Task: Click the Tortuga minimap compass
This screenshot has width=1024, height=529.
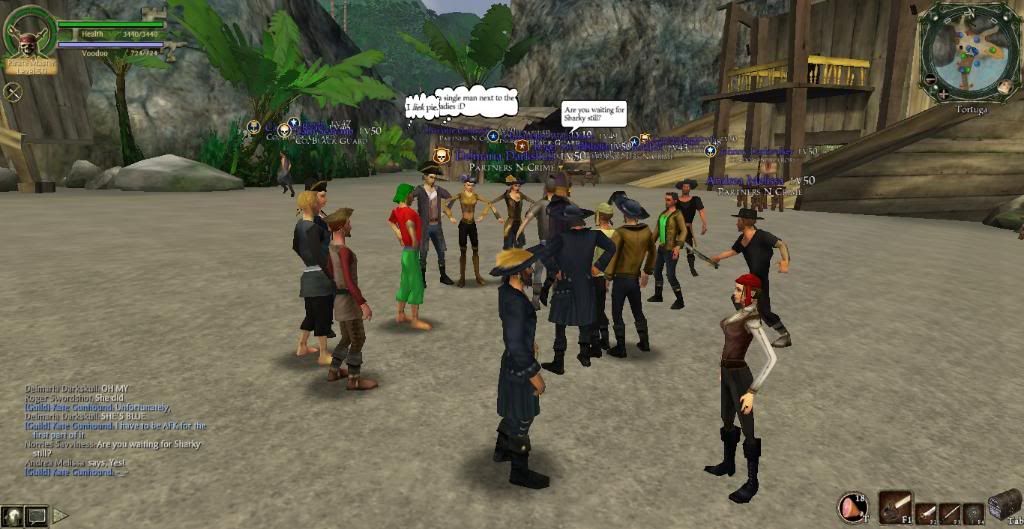Action: pos(967,49)
